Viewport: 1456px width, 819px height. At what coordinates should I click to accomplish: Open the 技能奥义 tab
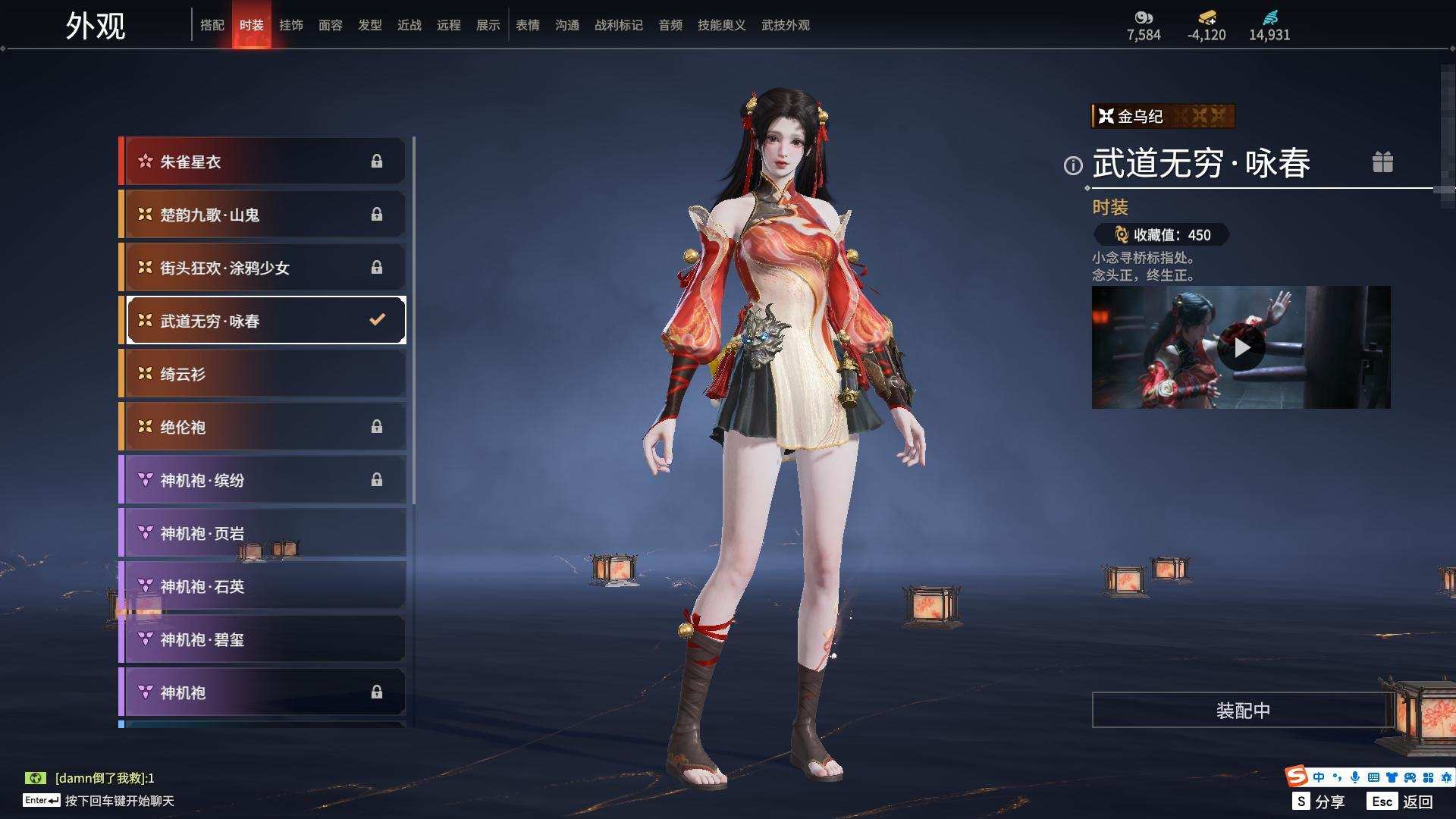[721, 25]
